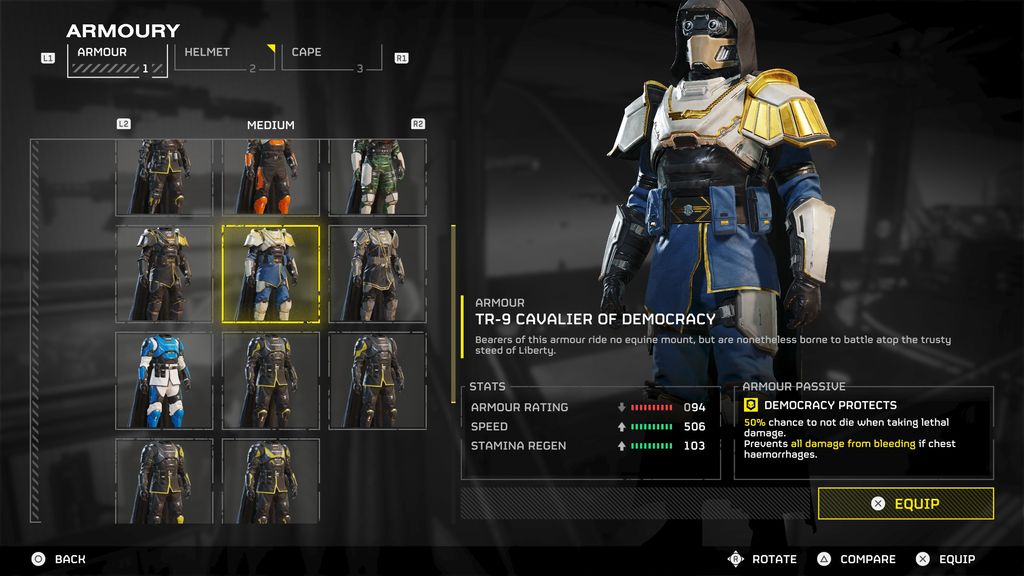The height and width of the screenshot is (576, 1024).
Task: Equip the TR-9 Cavalier of Democracy armour
Action: (905, 504)
